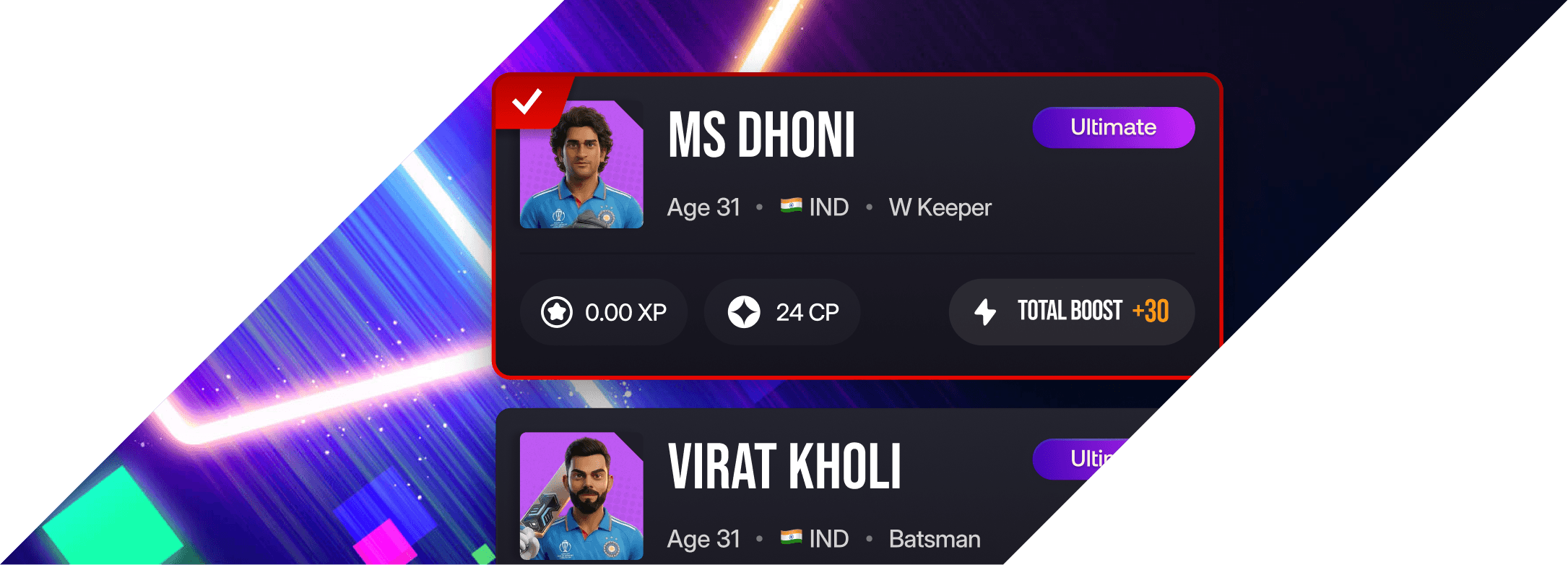Click the 0.00 XP button
This screenshot has height=565, width=1568.
(x=604, y=312)
